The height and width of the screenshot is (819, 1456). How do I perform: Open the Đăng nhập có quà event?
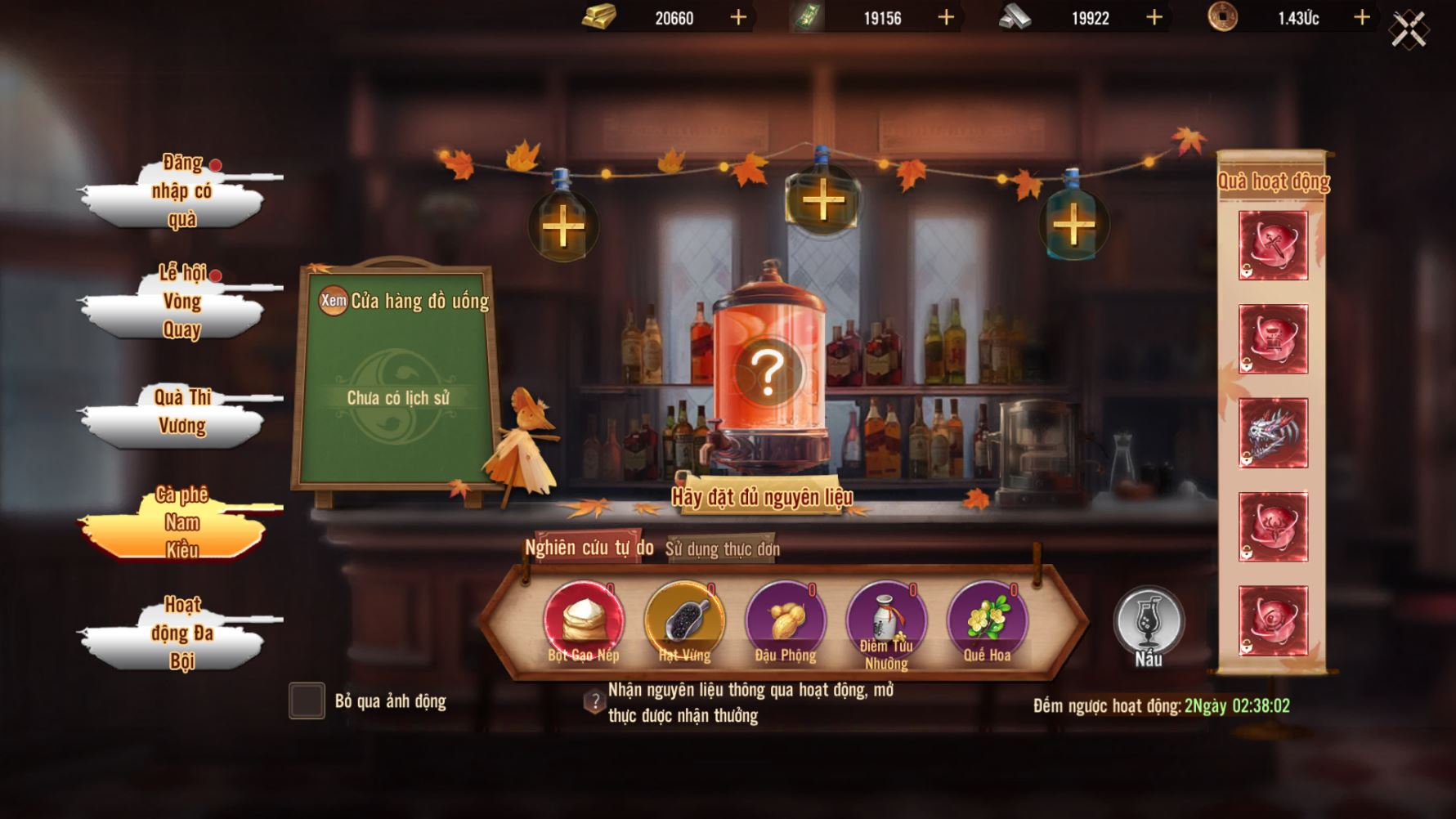point(181,192)
